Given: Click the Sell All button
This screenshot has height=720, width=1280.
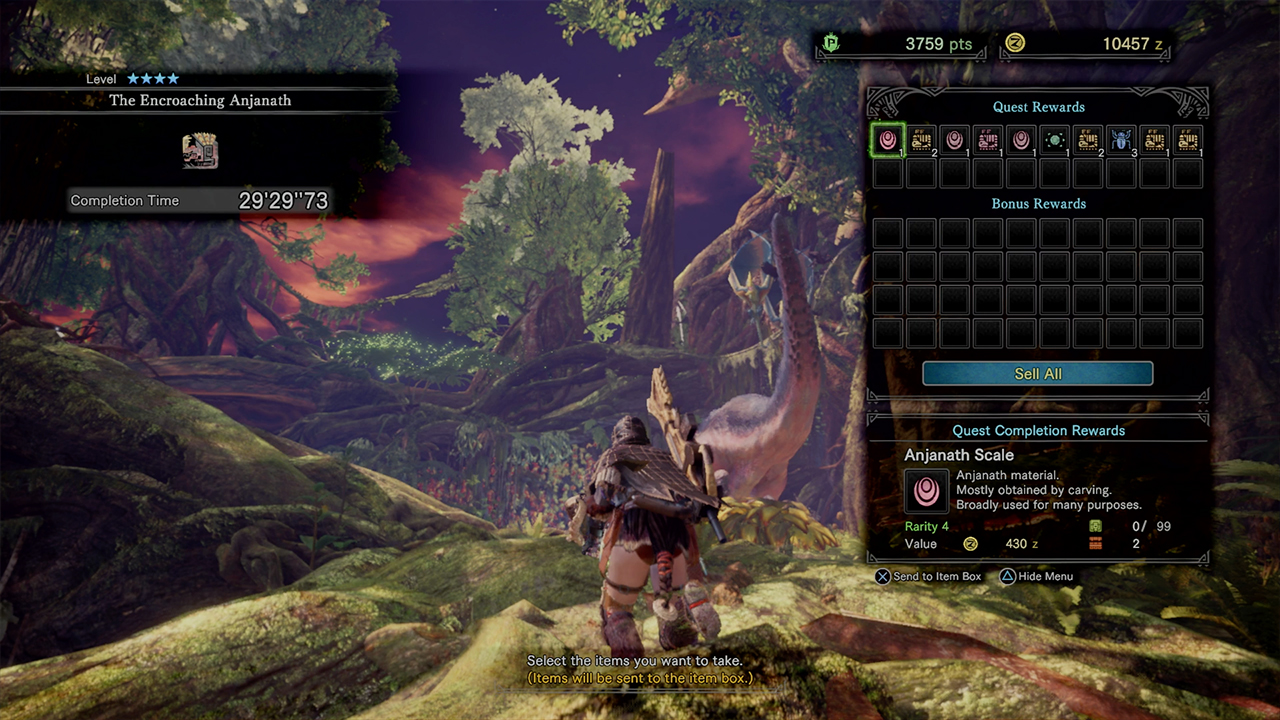Looking at the screenshot, I should coord(1037,374).
